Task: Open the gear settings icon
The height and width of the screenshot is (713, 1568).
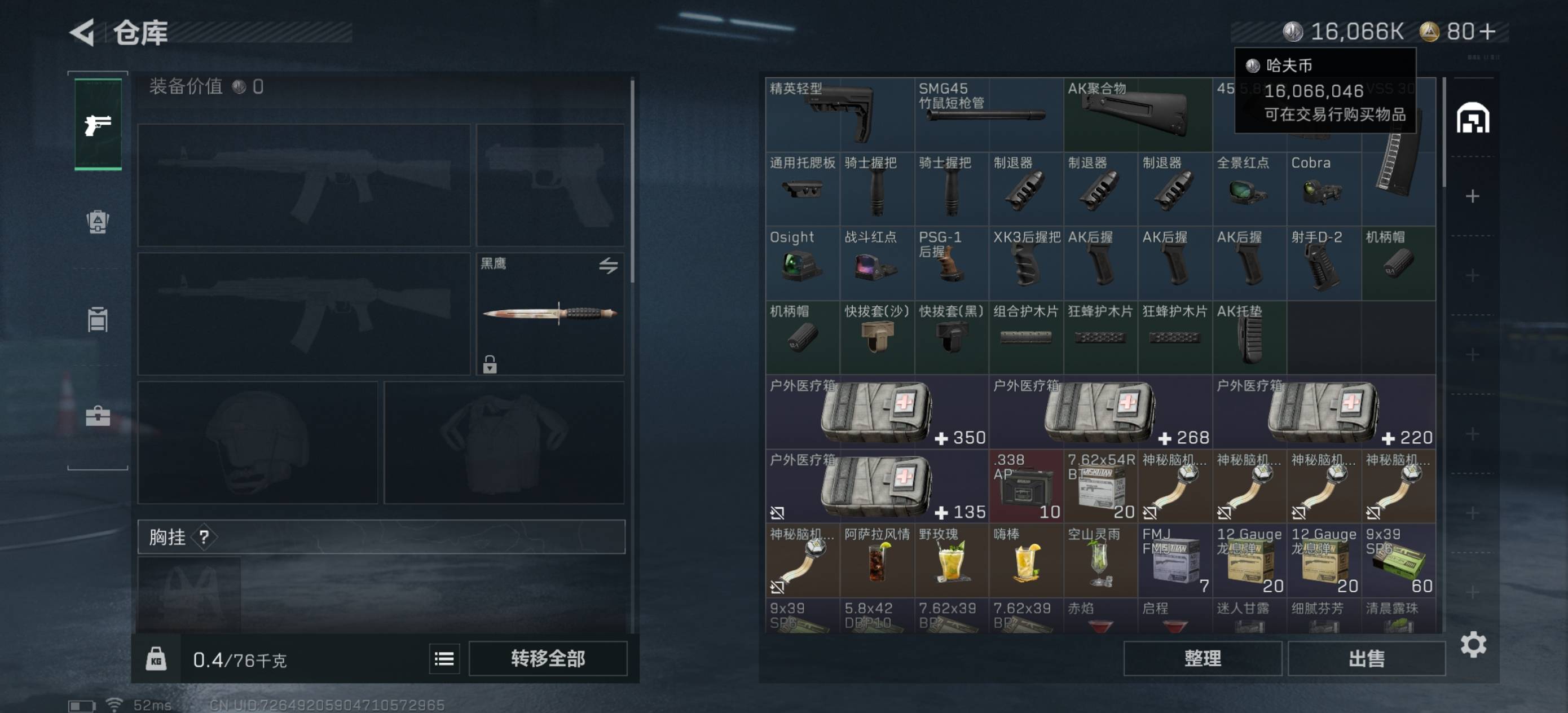Action: click(1473, 644)
